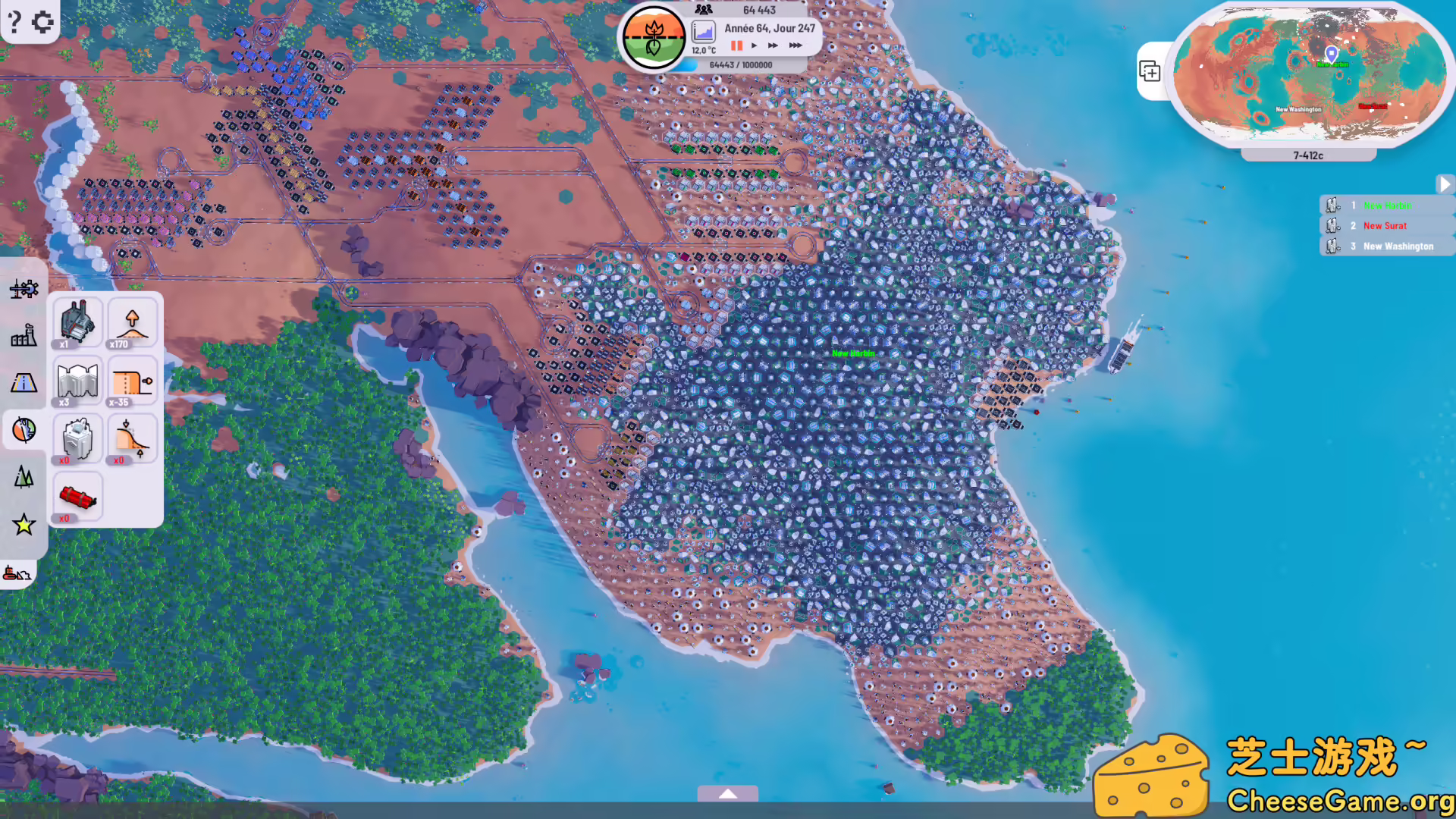Open the factories construction category
Screen dimensions: 1456x819
coord(24,336)
